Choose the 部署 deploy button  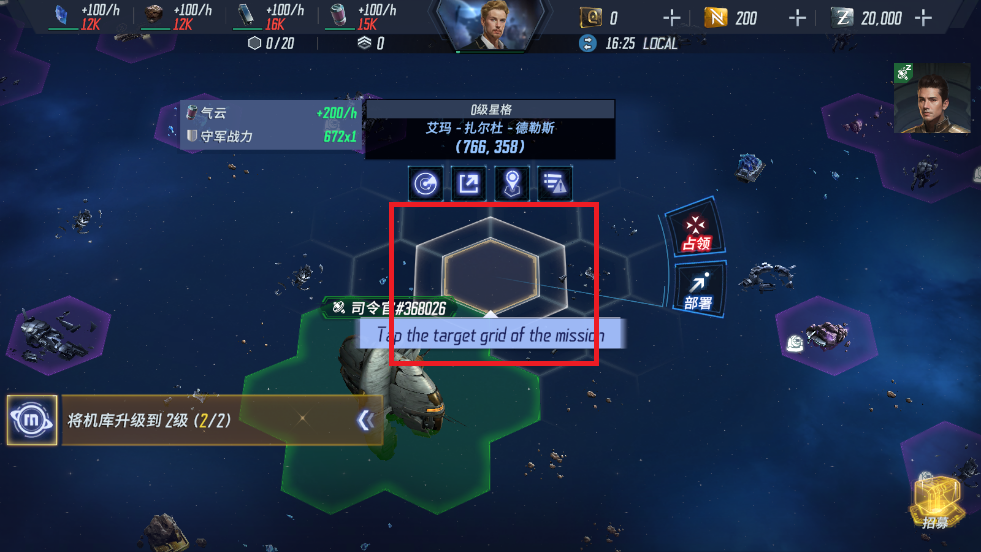tap(698, 288)
